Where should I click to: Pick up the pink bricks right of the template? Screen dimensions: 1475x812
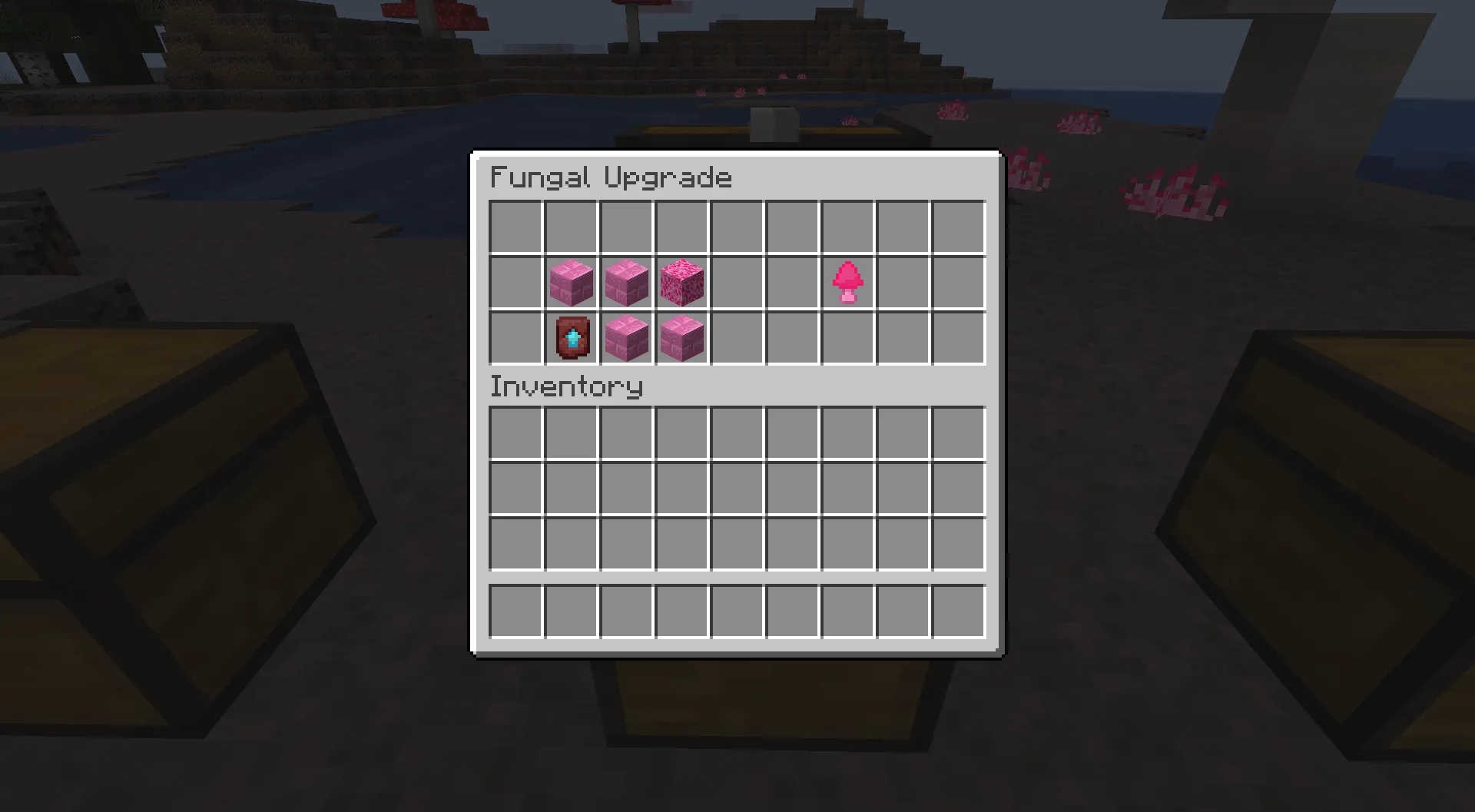point(625,338)
